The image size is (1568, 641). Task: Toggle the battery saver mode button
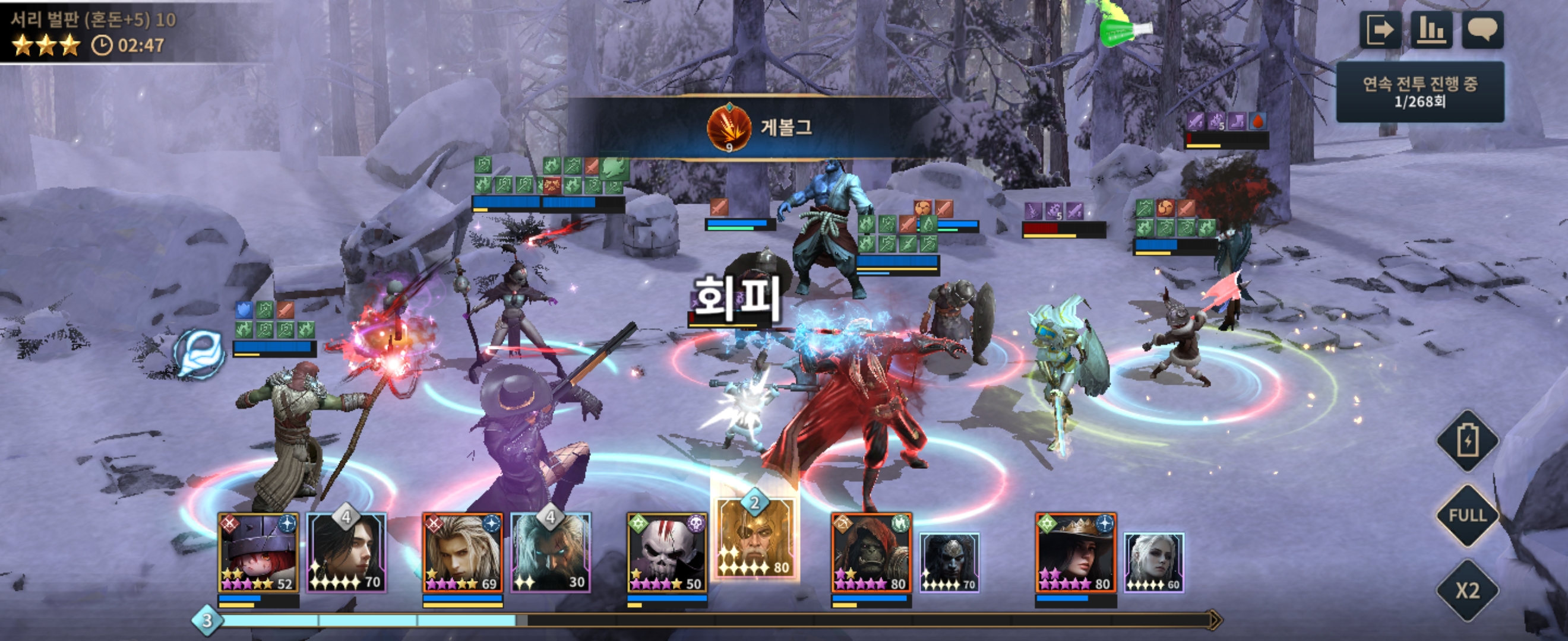(x=1468, y=440)
